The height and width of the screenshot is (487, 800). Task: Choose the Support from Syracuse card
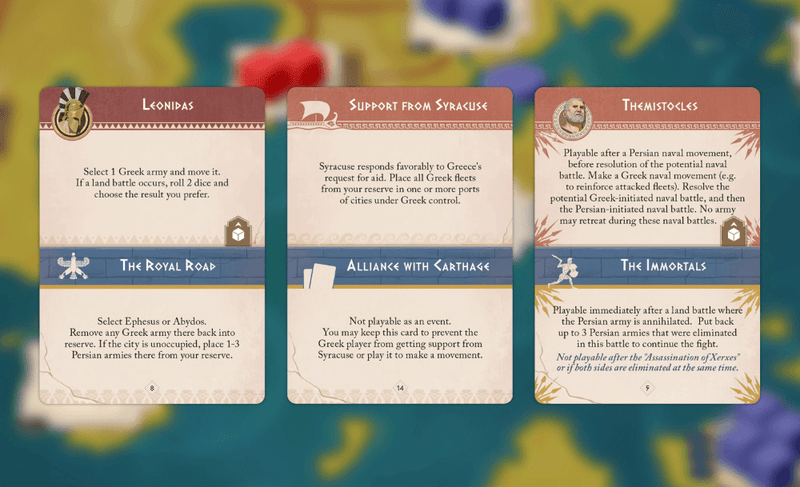coord(399,245)
